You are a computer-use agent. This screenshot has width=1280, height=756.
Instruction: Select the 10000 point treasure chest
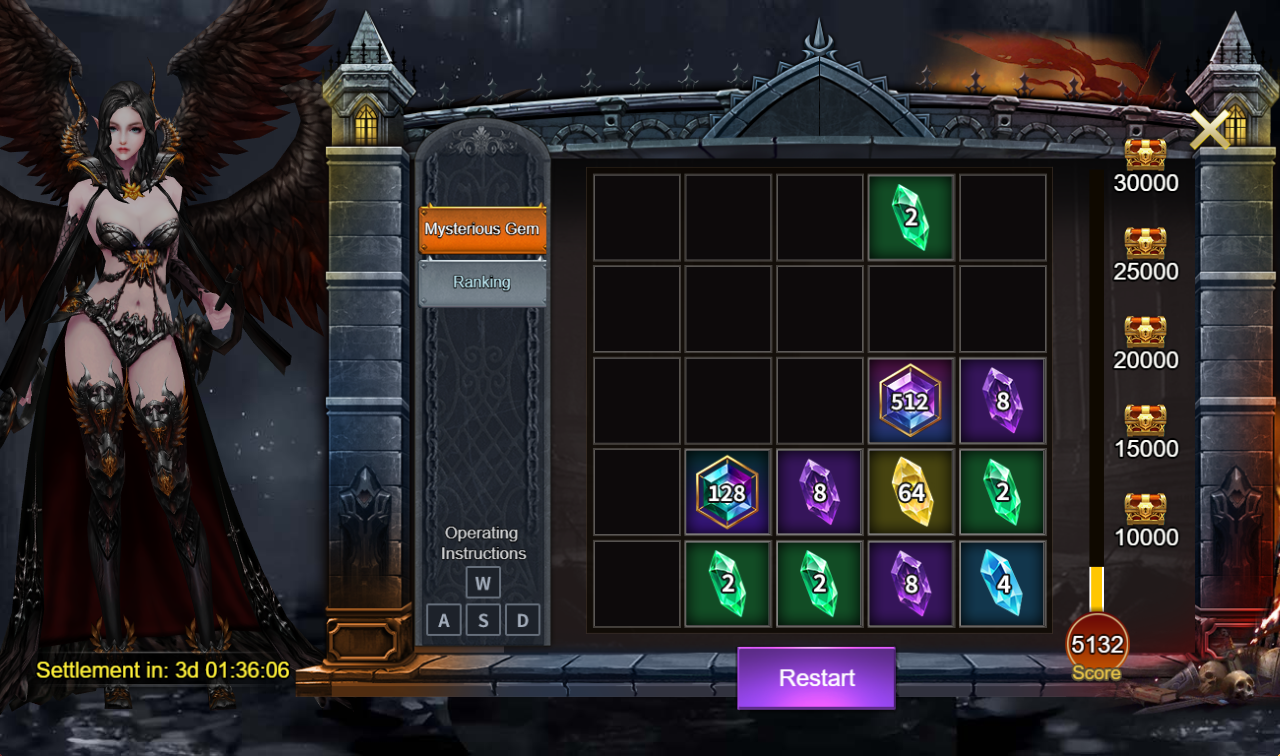(1146, 507)
